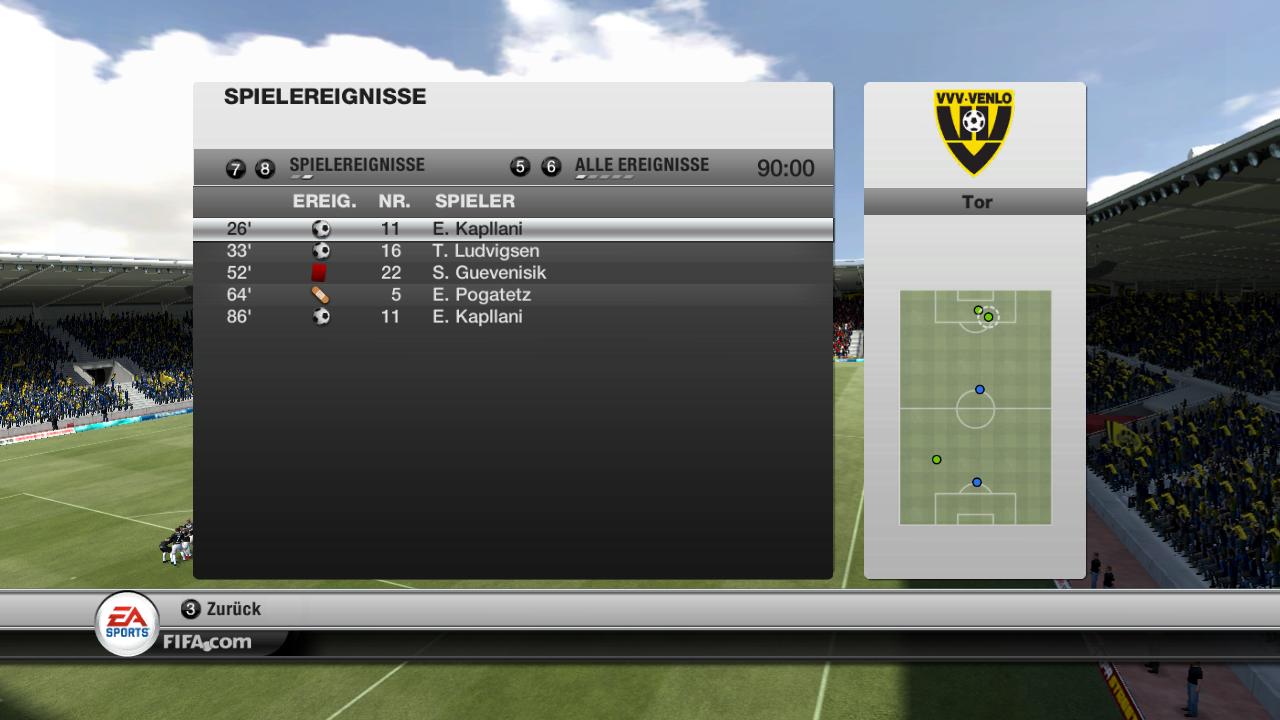Show the Alle Ereignisse category
The width and height of the screenshot is (1280, 720).
pos(641,166)
